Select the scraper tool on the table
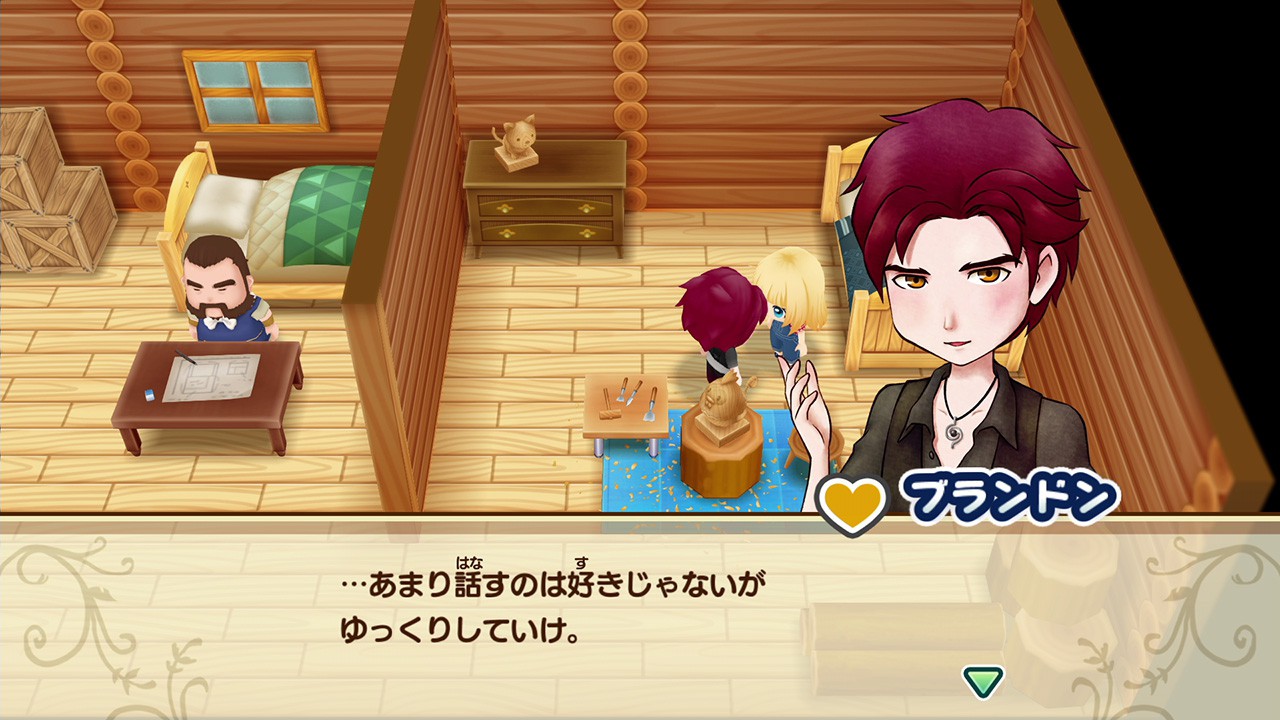 coord(651,403)
